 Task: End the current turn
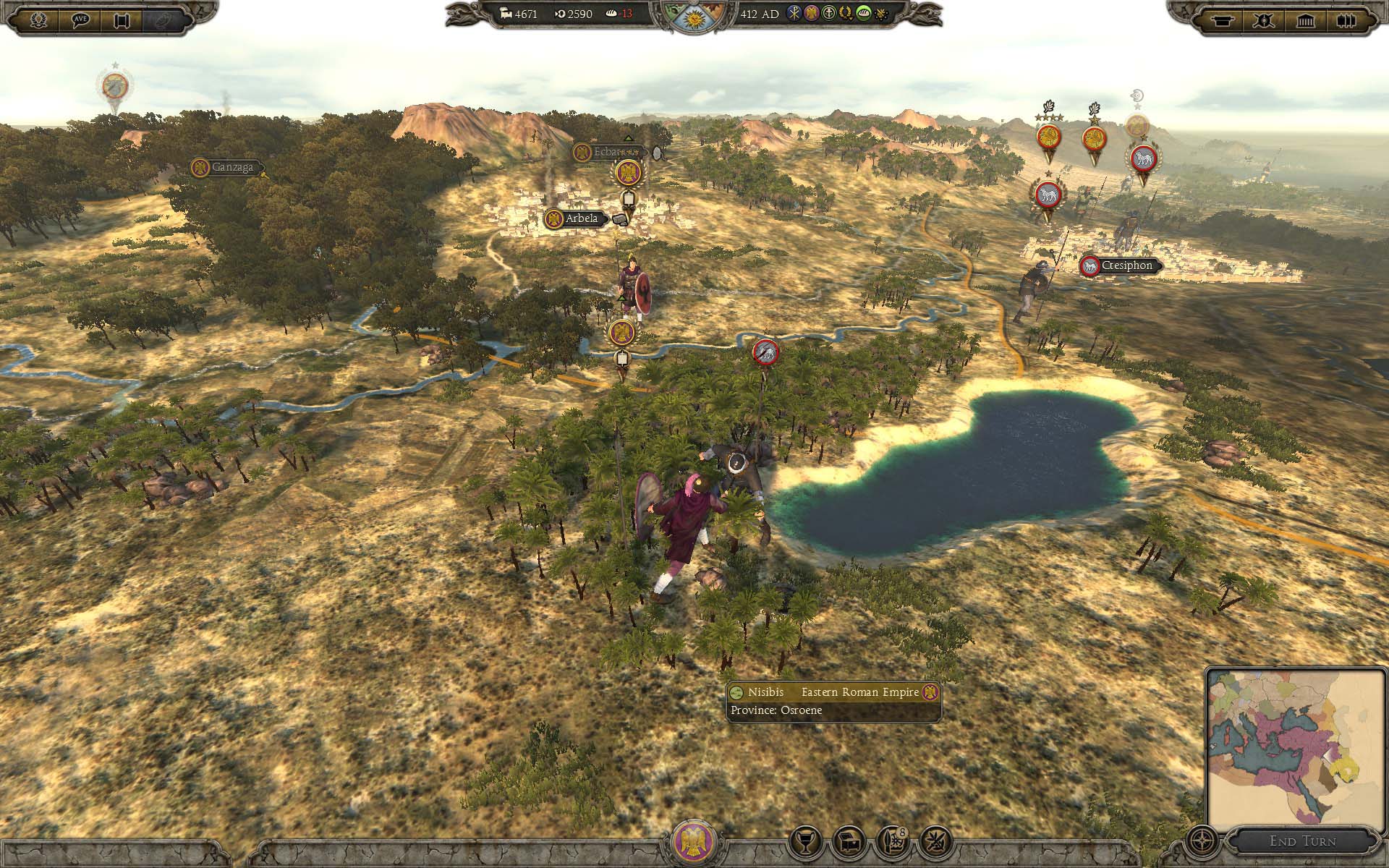click(1302, 841)
